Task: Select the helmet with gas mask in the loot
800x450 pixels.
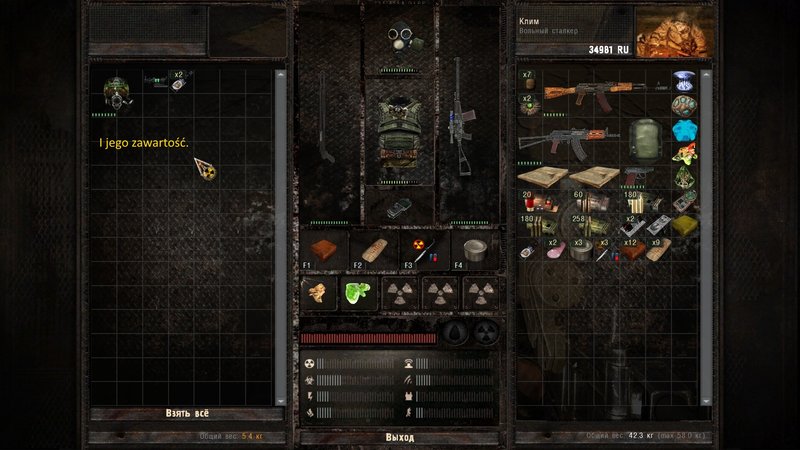Action: tap(119, 88)
